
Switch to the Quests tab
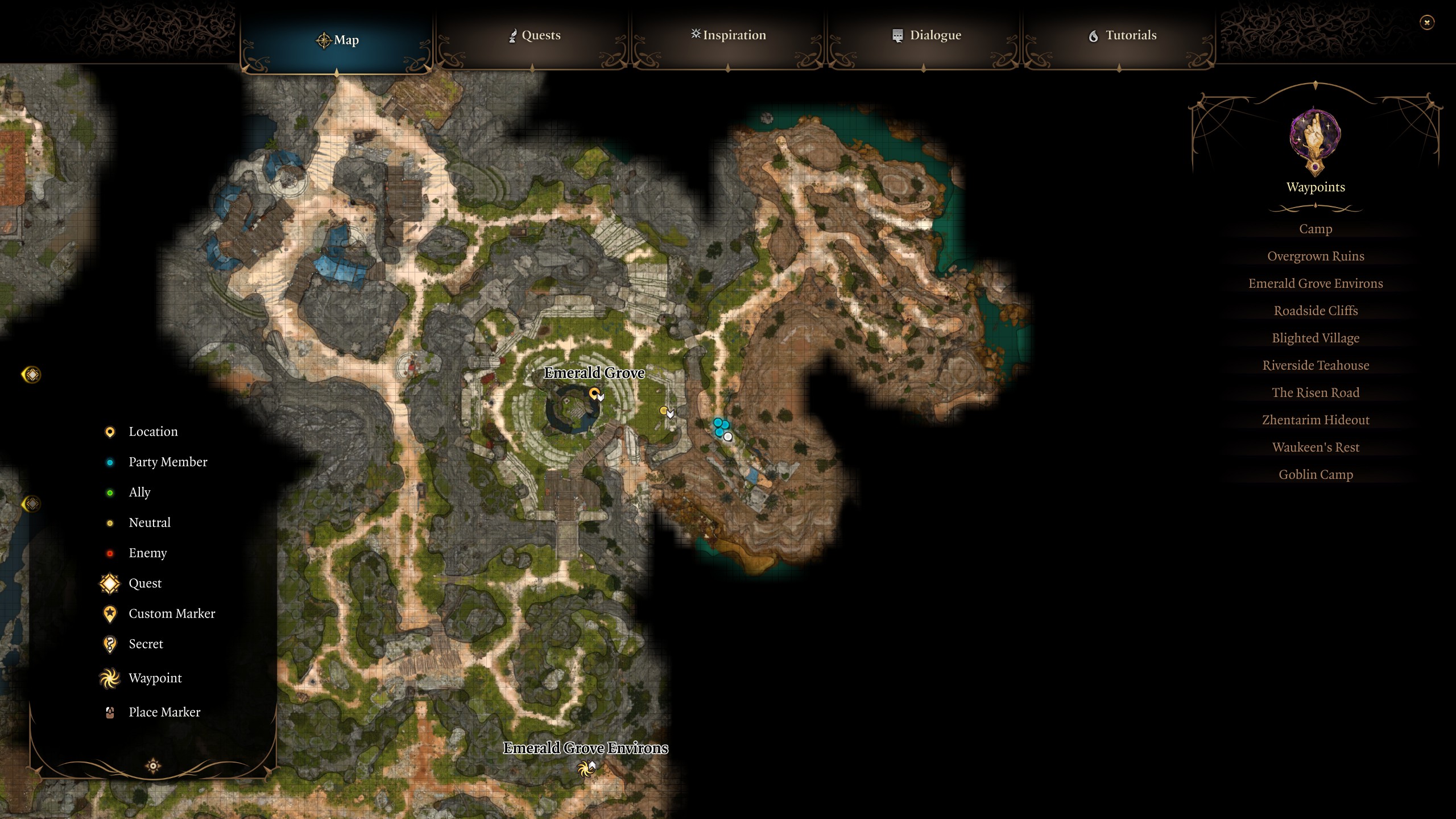pyautogui.click(x=533, y=35)
